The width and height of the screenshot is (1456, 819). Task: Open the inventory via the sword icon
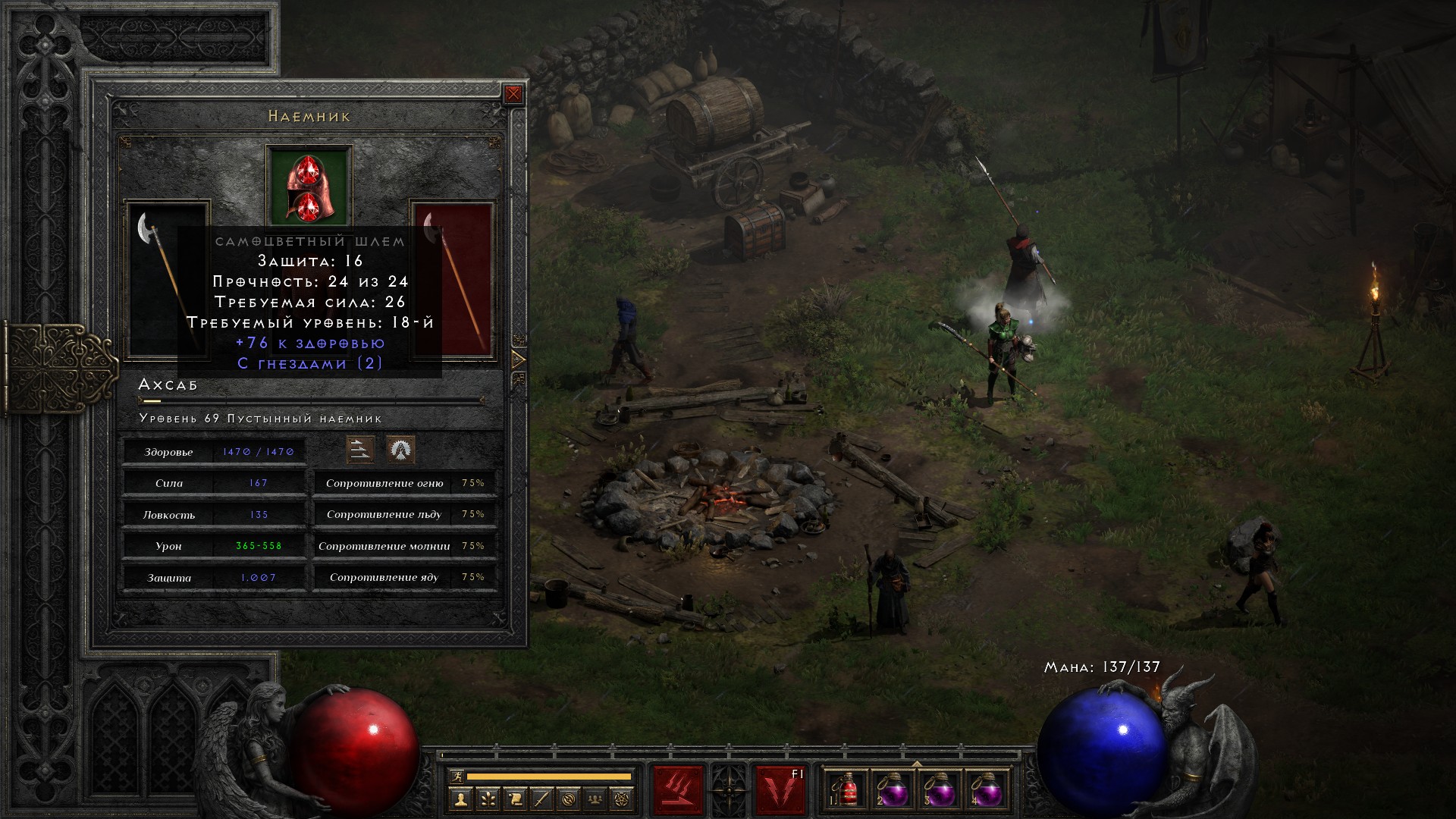(x=542, y=799)
